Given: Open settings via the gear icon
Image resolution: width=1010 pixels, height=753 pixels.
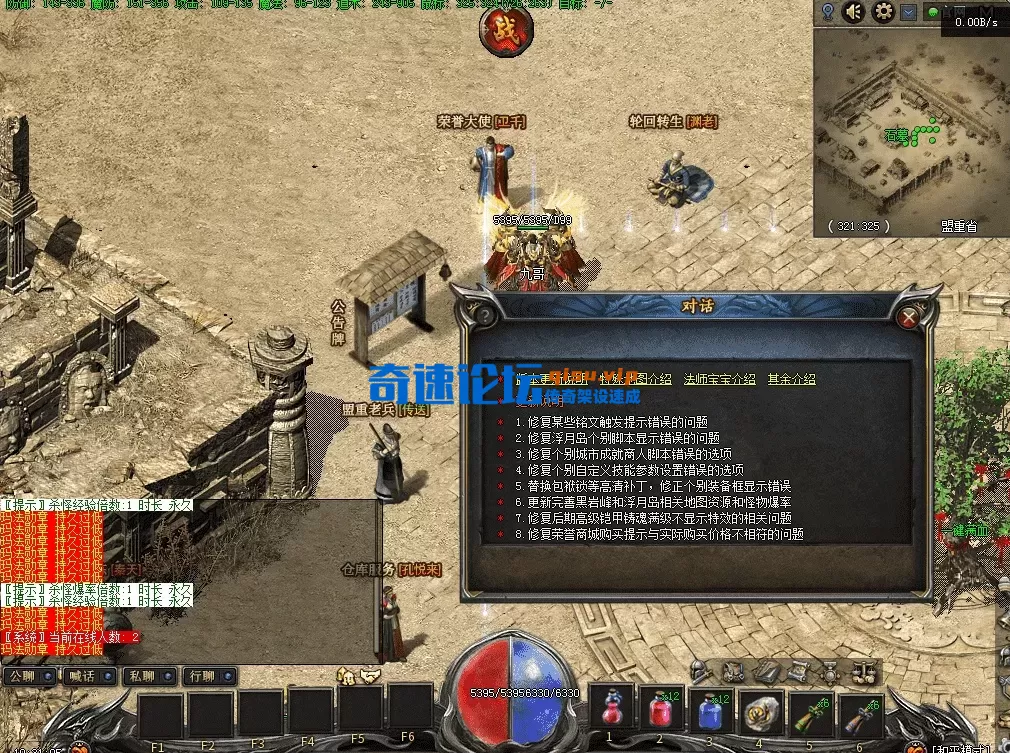Looking at the screenshot, I should (883, 13).
